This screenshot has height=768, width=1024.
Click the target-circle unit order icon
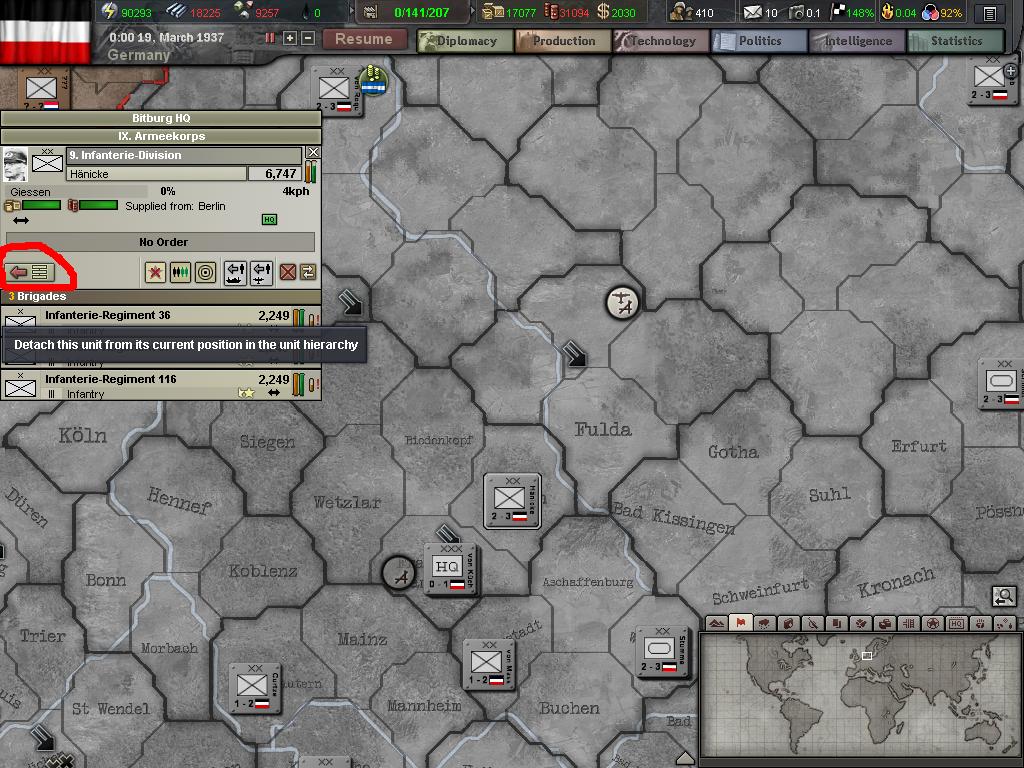point(205,272)
